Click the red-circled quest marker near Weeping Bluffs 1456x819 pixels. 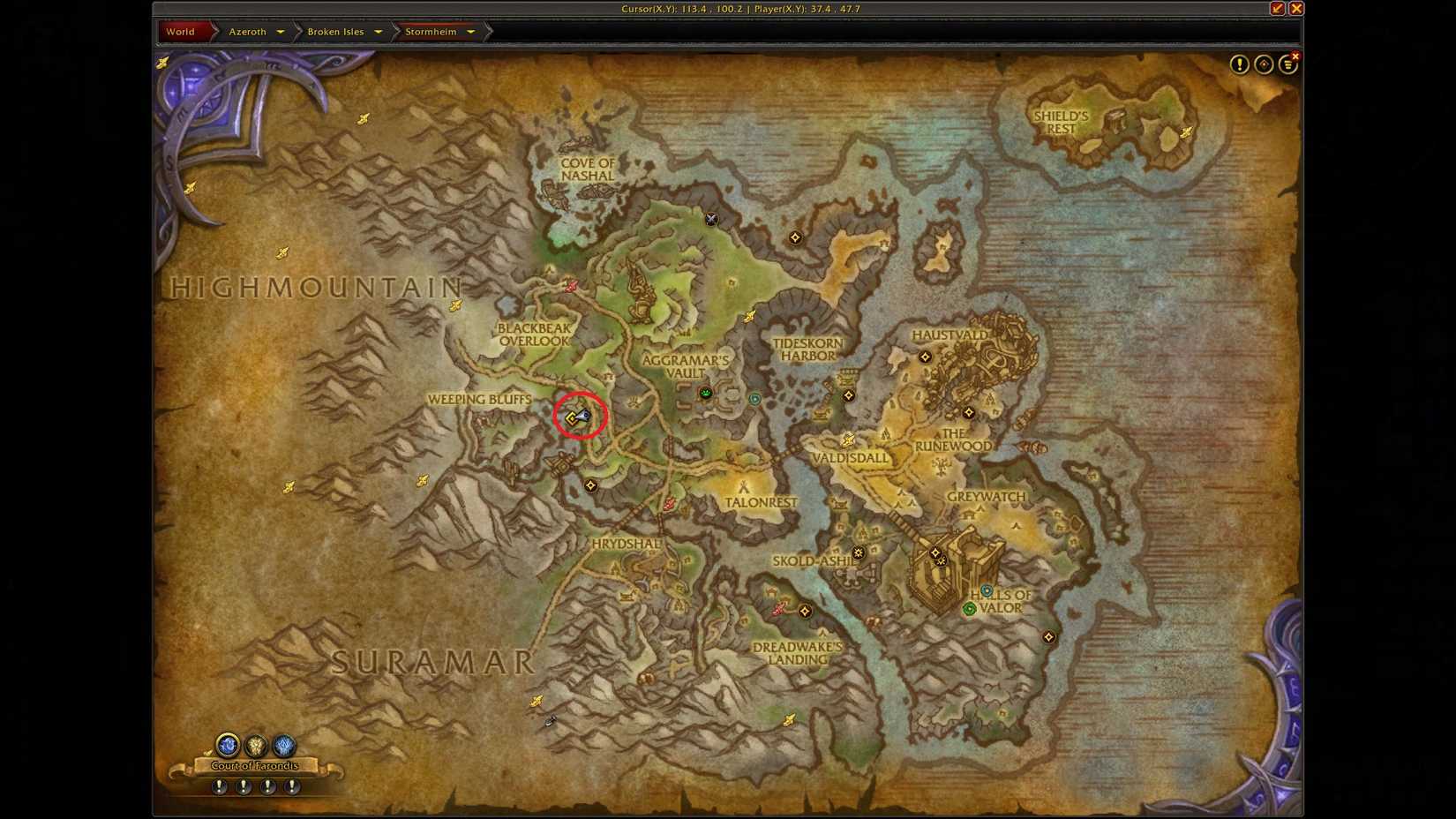click(x=580, y=415)
